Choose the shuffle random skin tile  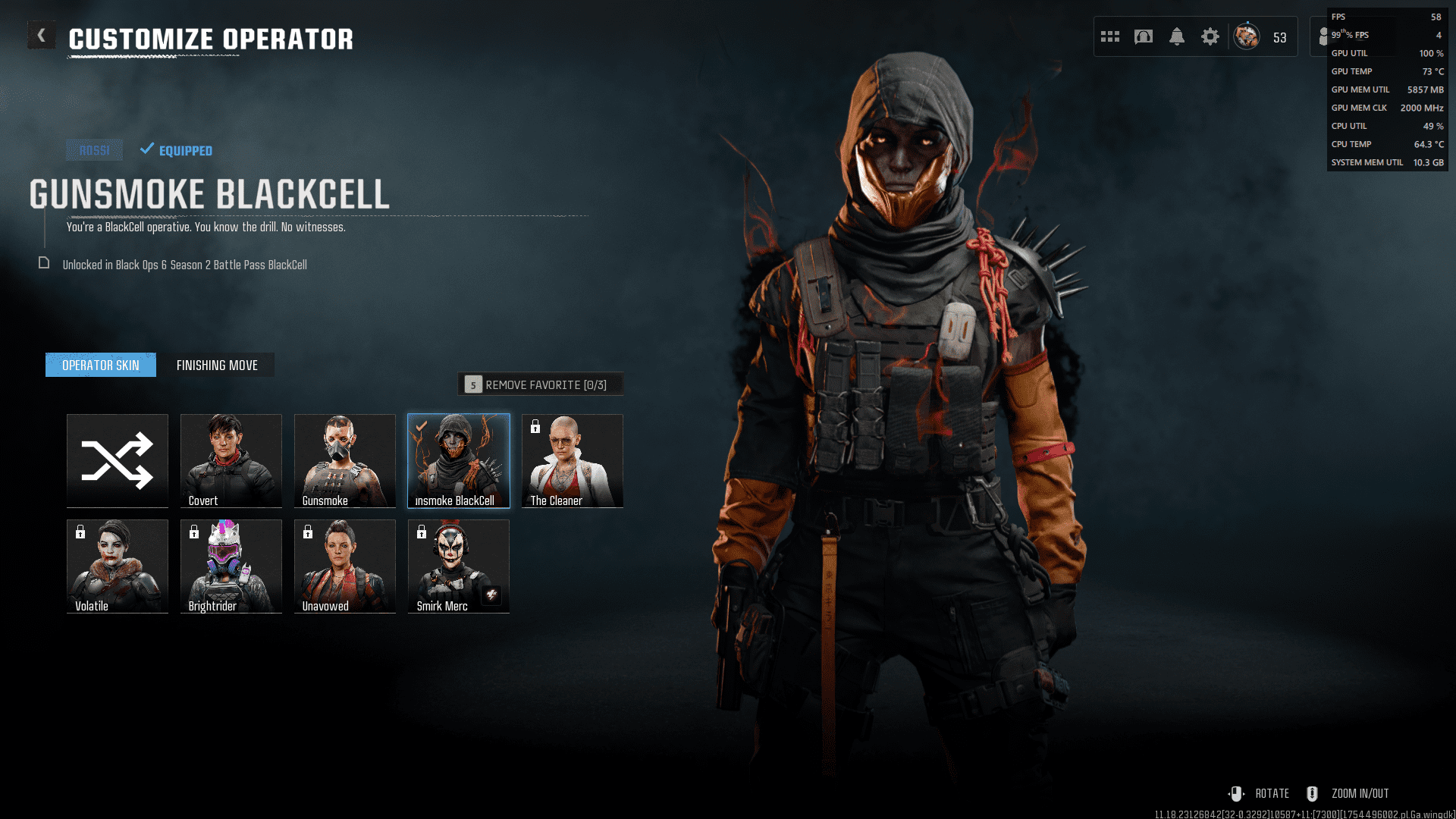coord(118,460)
